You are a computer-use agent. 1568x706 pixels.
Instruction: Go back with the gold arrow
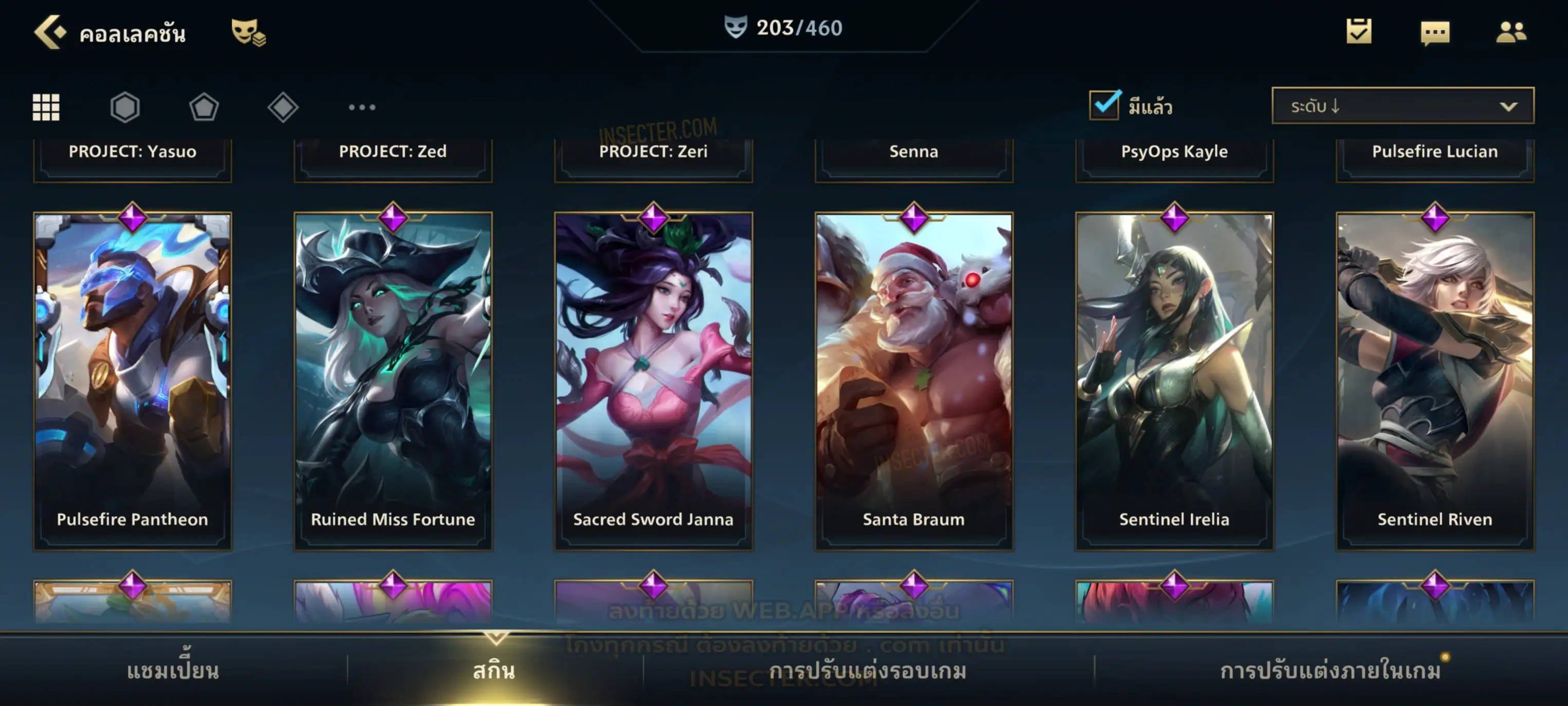click(x=50, y=32)
